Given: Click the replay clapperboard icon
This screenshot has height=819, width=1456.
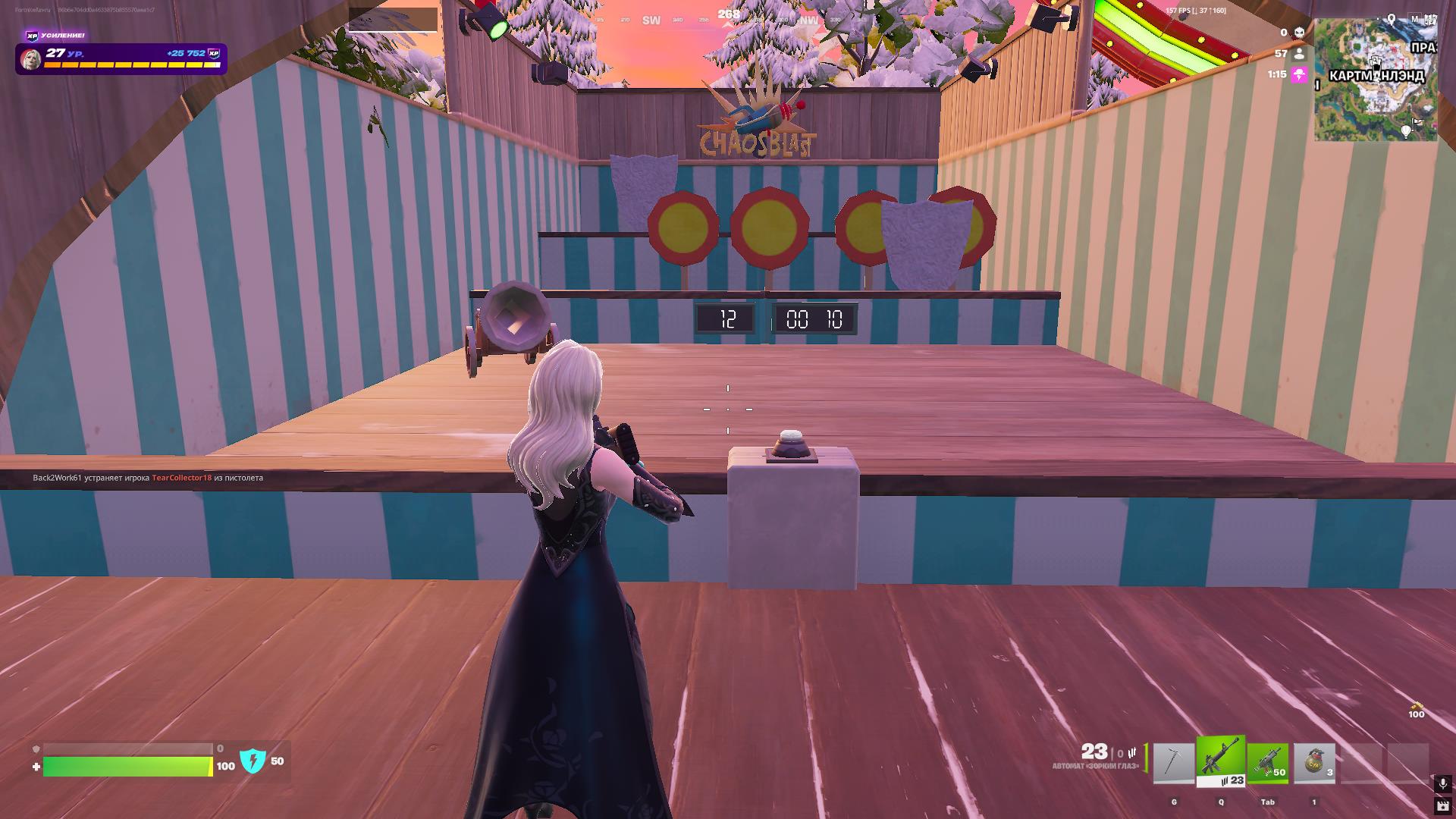Looking at the screenshot, I should pyautogui.click(x=1442, y=806).
